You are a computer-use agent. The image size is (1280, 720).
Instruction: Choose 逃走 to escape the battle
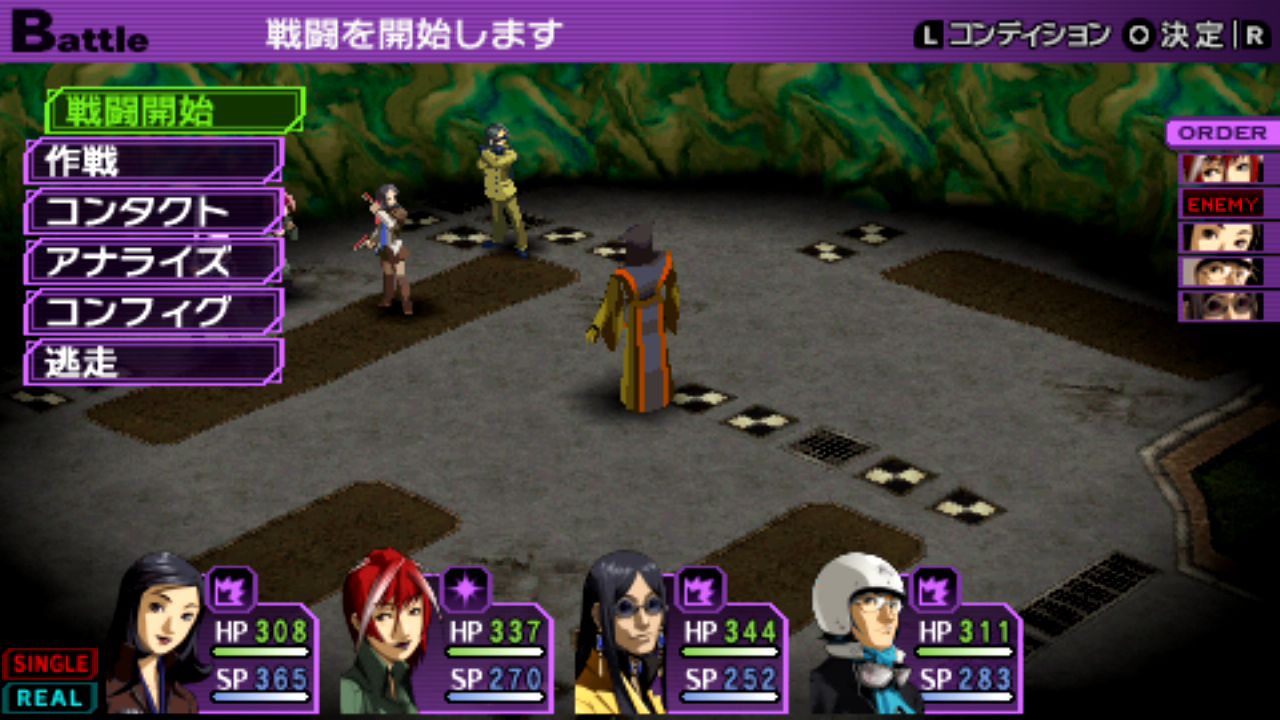[x=154, y=362]
